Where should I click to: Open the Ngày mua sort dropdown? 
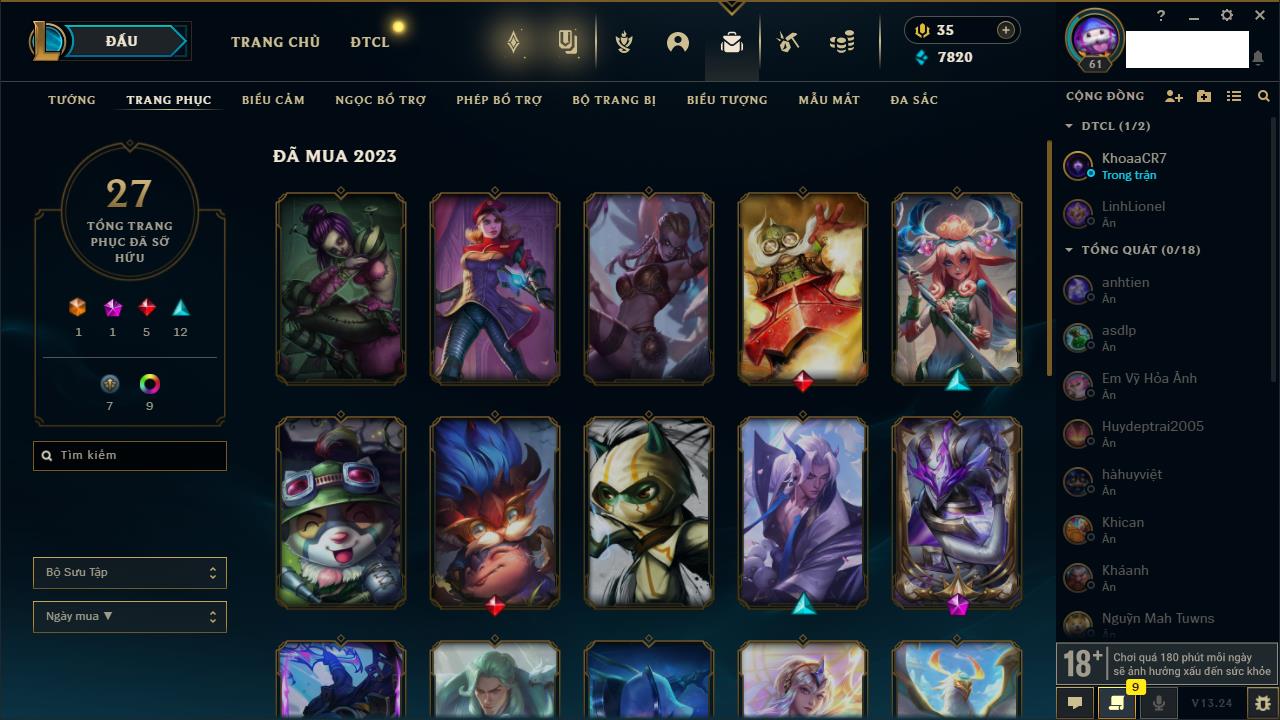pyautogui.click(x=130, y=617)
